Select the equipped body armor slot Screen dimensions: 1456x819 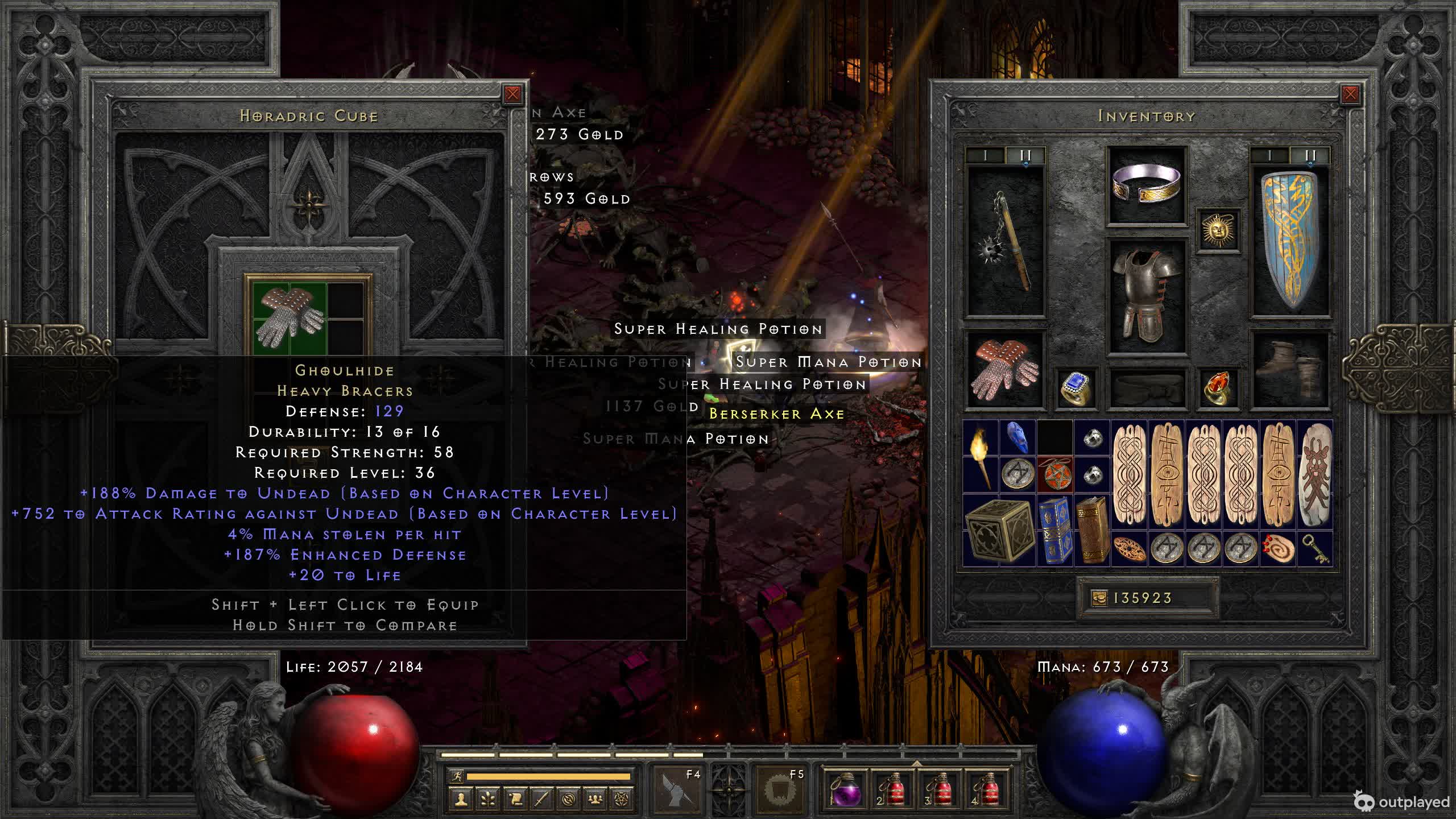[x=1147, y=296]
